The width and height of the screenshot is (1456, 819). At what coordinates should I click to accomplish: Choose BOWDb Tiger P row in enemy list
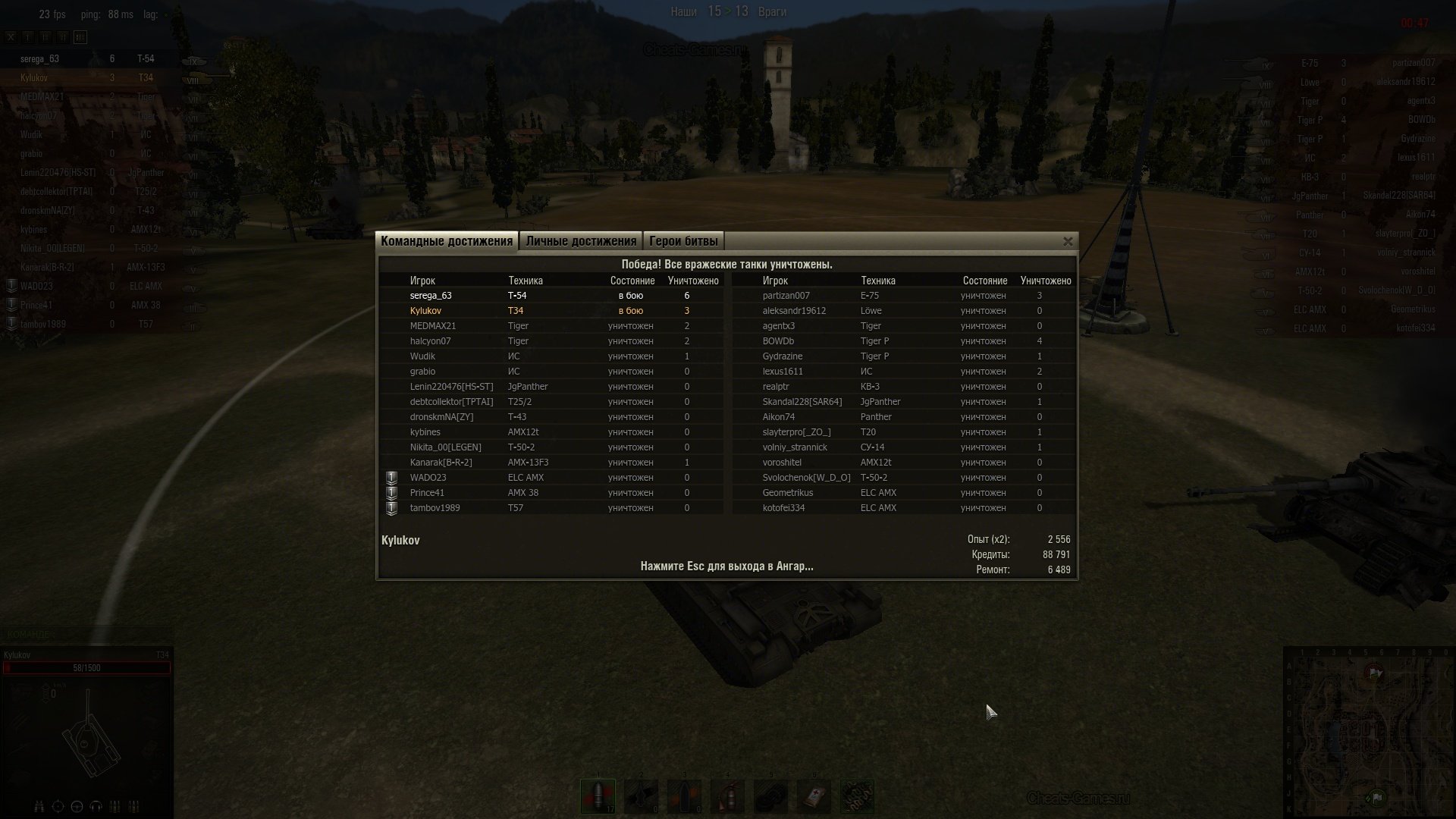click(x=902, y=341)
